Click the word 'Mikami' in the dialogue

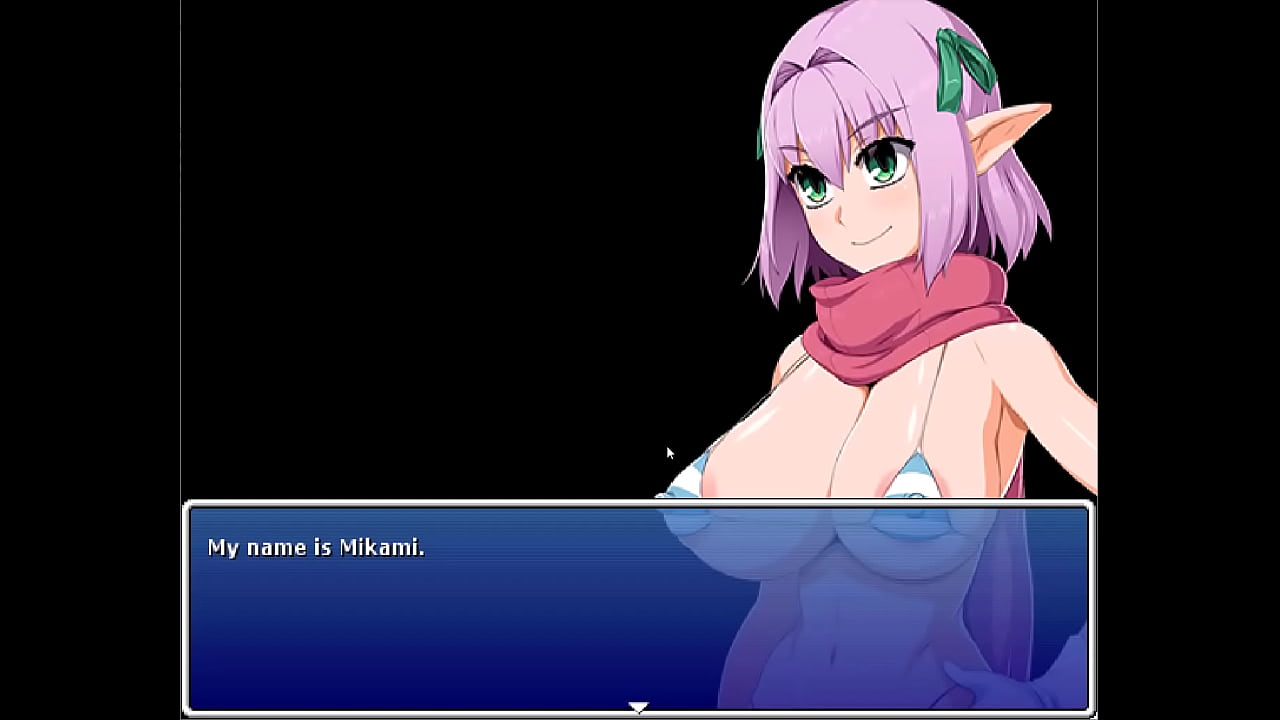click(x=383, y=547)
